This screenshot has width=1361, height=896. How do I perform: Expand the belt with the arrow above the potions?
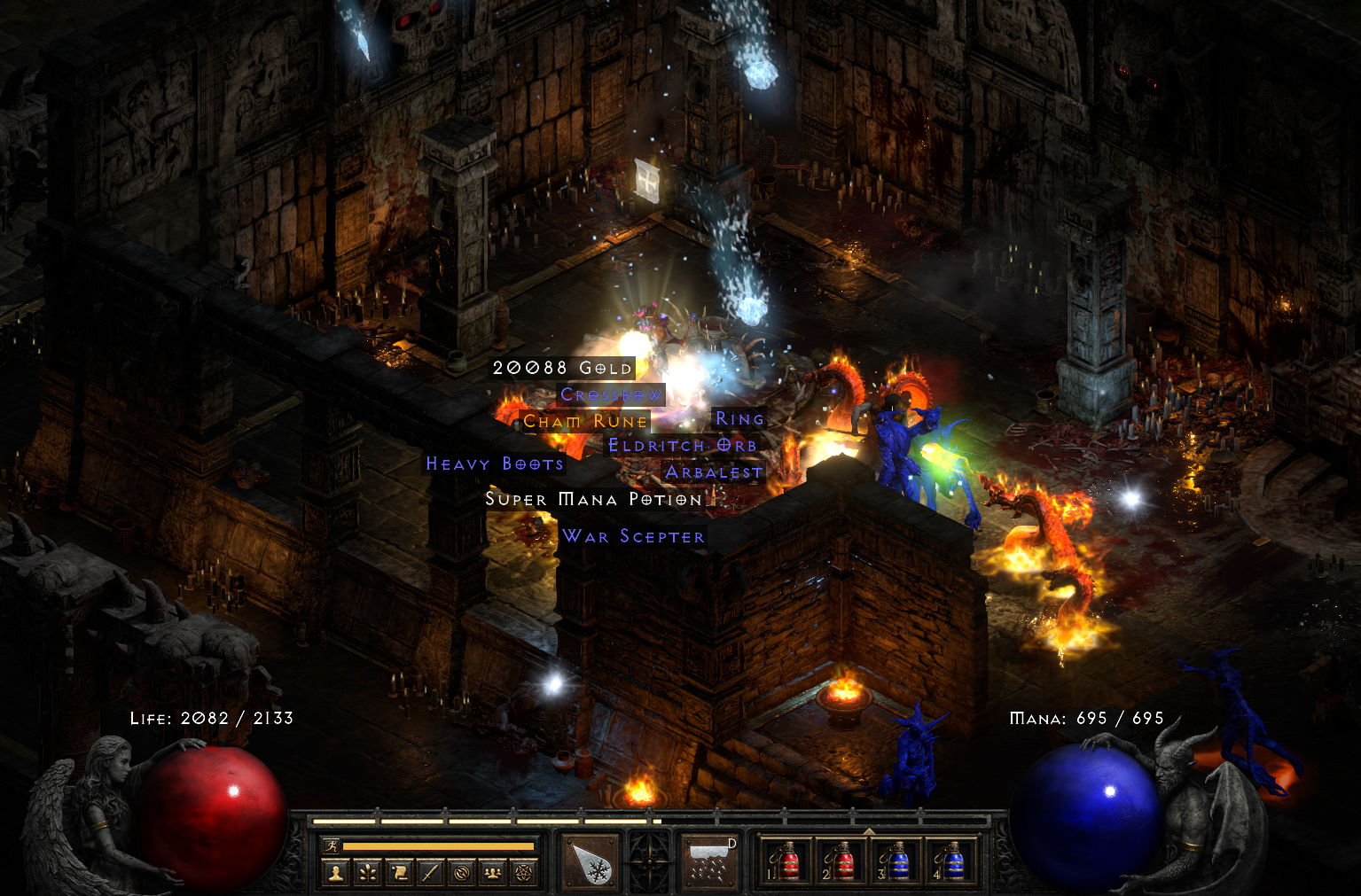[868, 831]
